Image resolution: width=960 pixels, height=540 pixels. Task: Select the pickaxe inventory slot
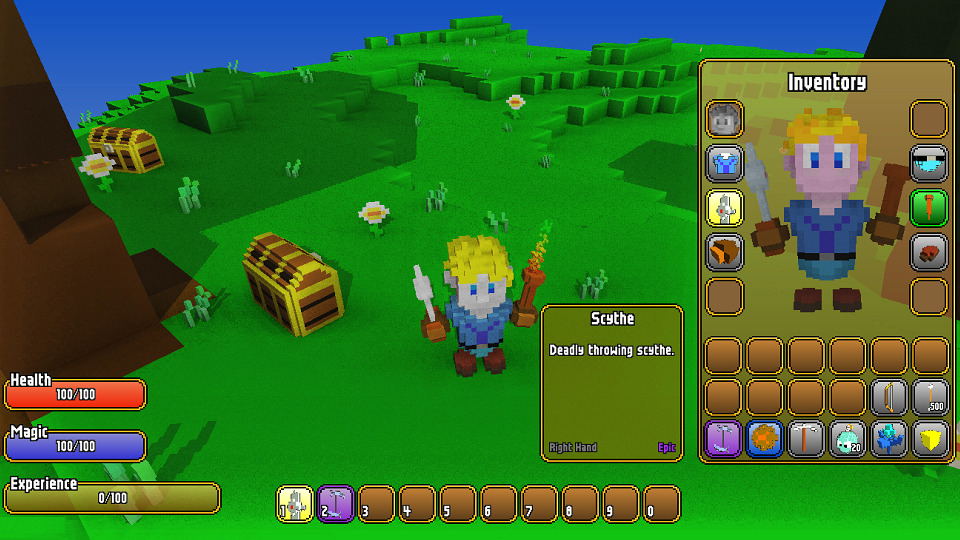(x=806, y=439)
